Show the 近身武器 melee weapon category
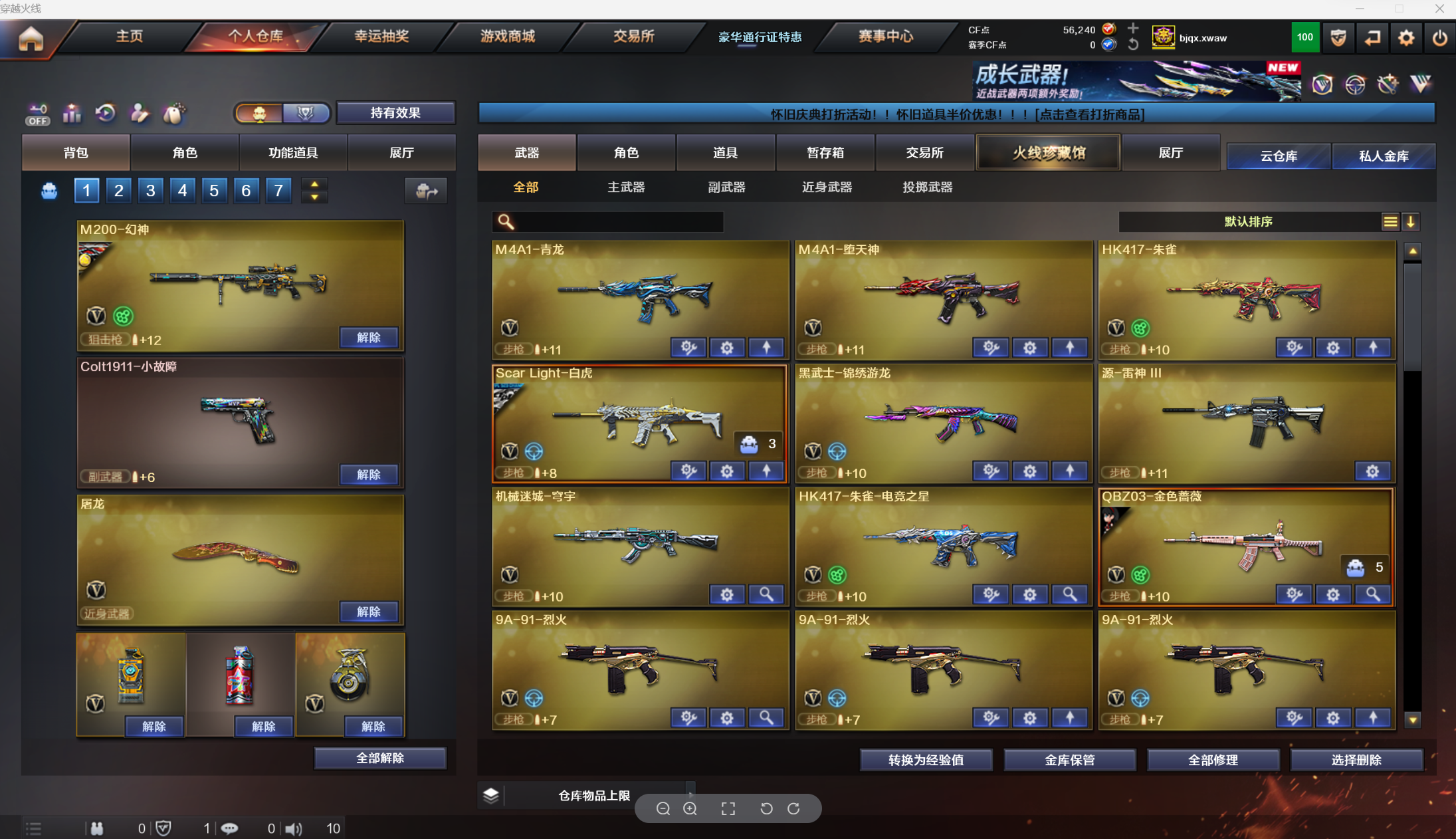1456x839 pixels. coord(827,187)
